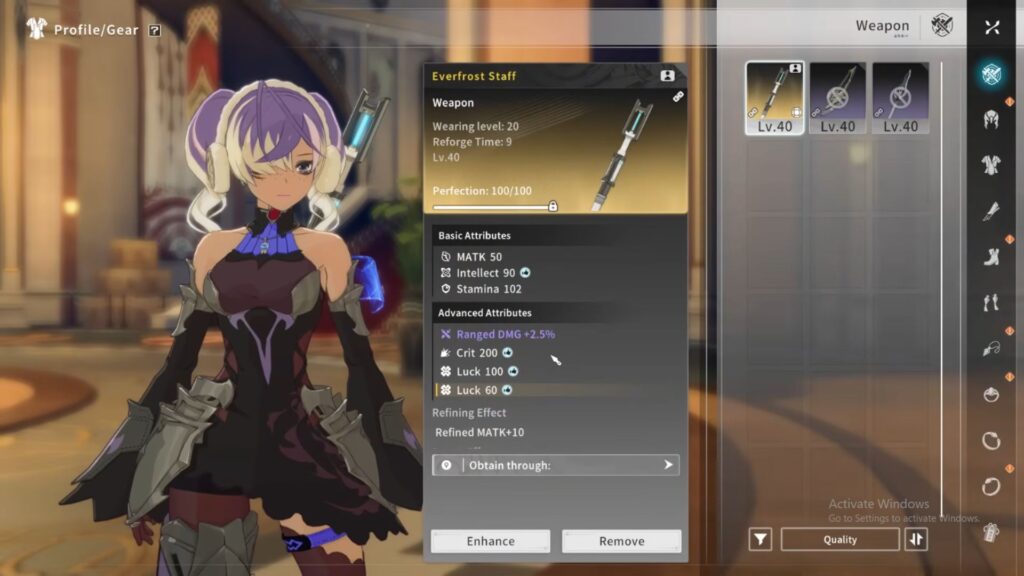
Task: Click the chain link icon on staff card
Action: 679,97
